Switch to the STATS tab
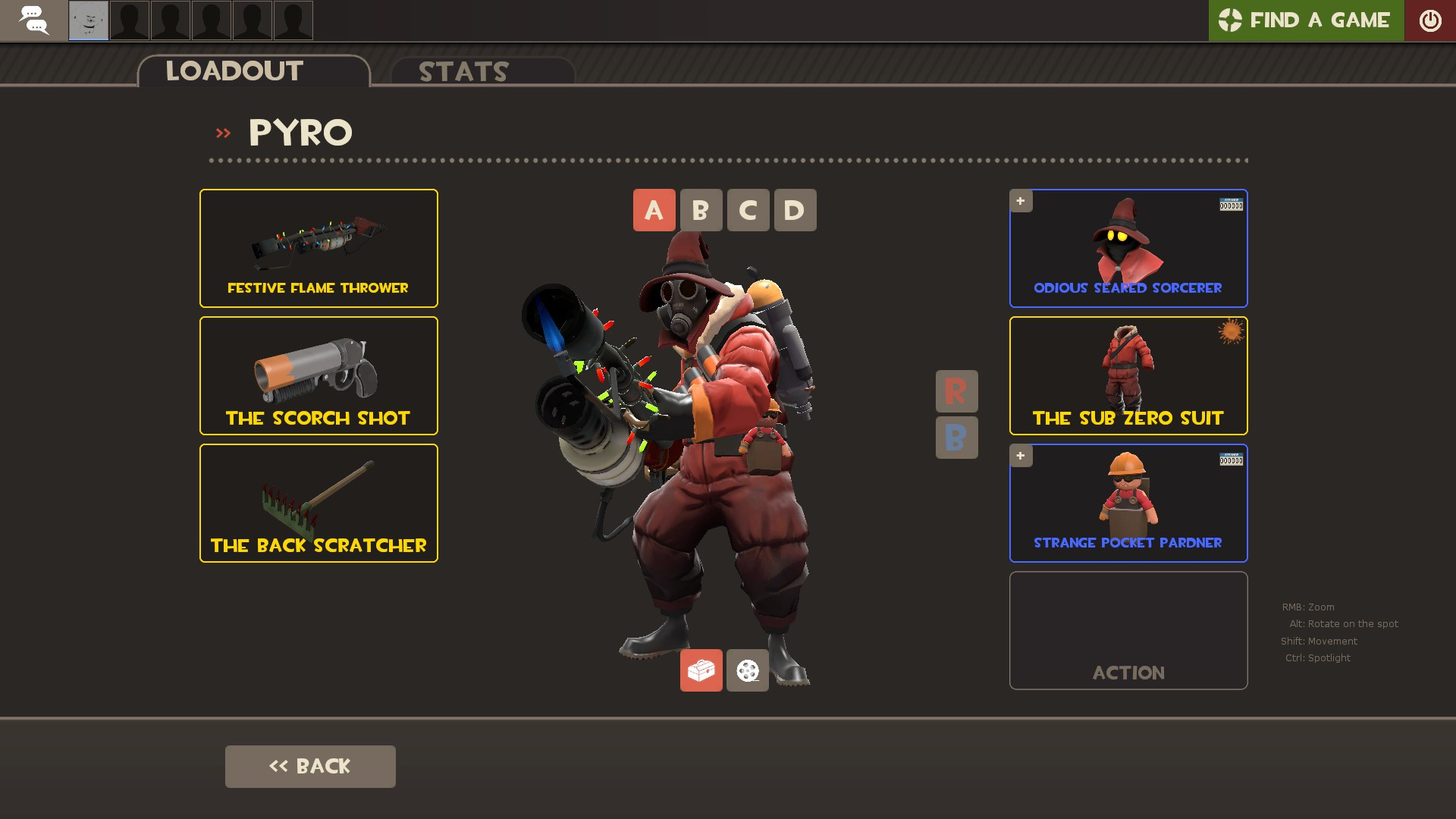This screenshot has width=1456, height=819. pos(463,72)
